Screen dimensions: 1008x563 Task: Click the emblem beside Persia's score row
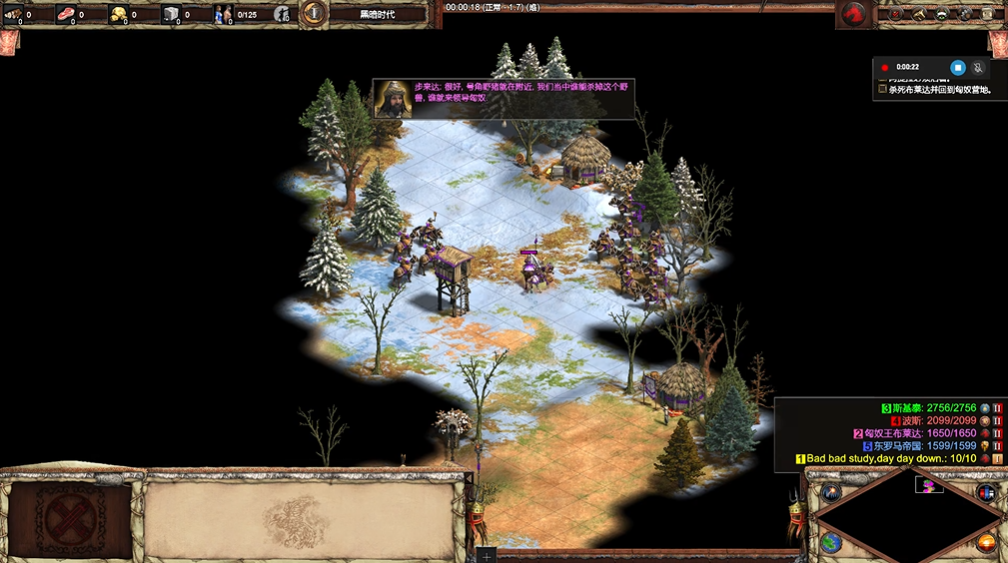tap(983, 421)
